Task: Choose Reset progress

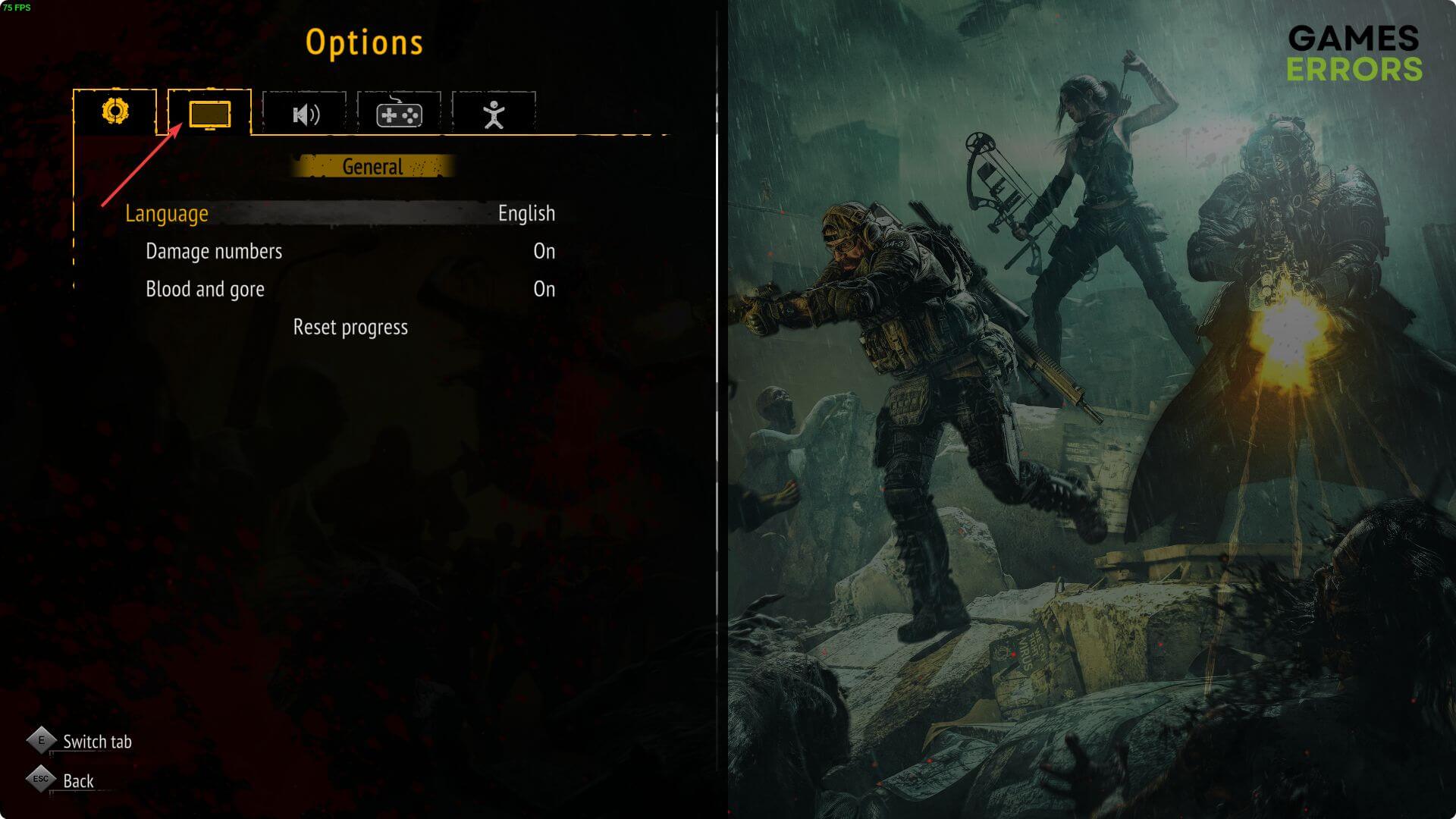Action: [350, 328]
